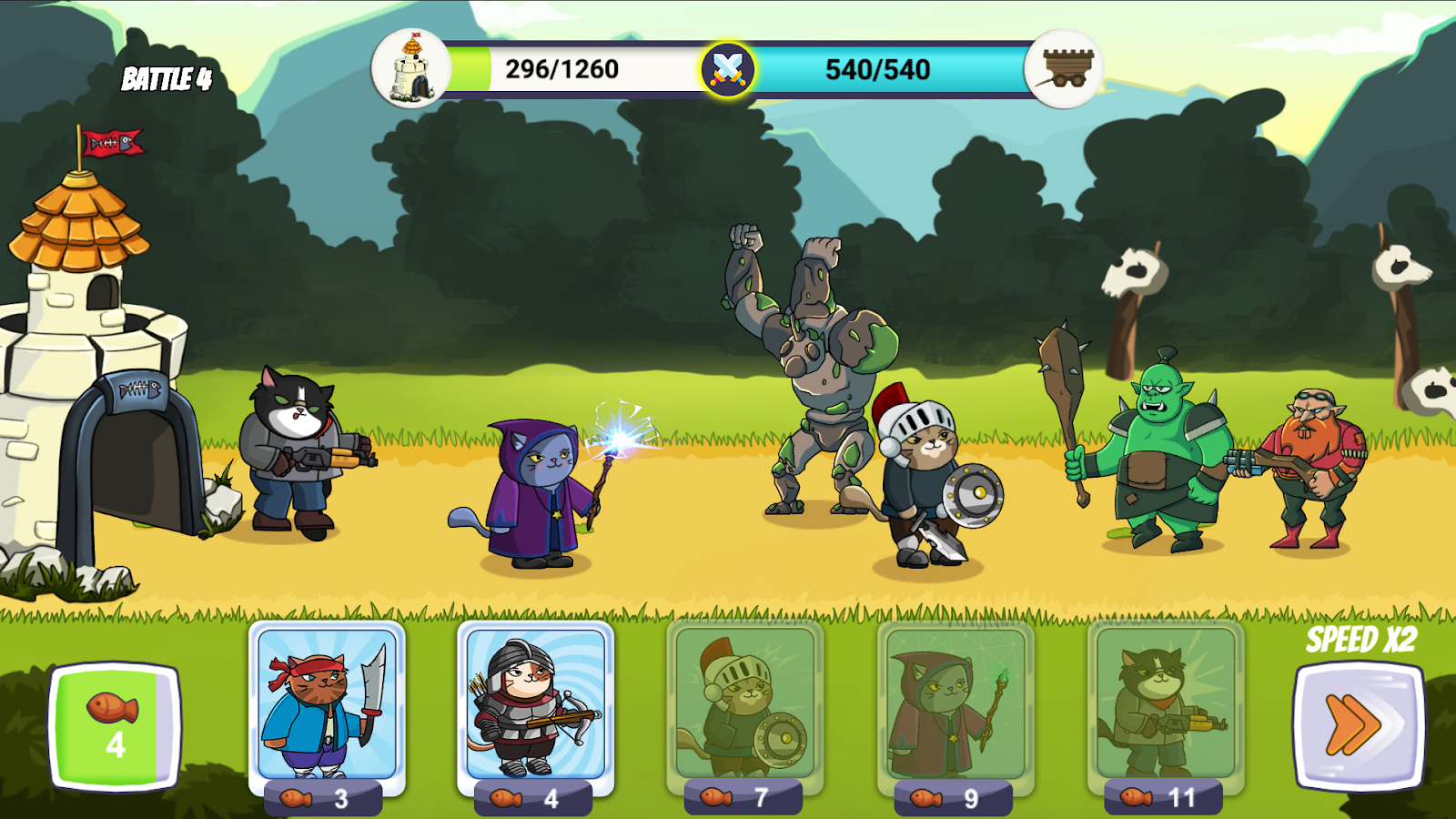Select the knight cat card costing 7
This screenshot has width=1456, height=819.
pyautogui.click(x=744, y=703)
